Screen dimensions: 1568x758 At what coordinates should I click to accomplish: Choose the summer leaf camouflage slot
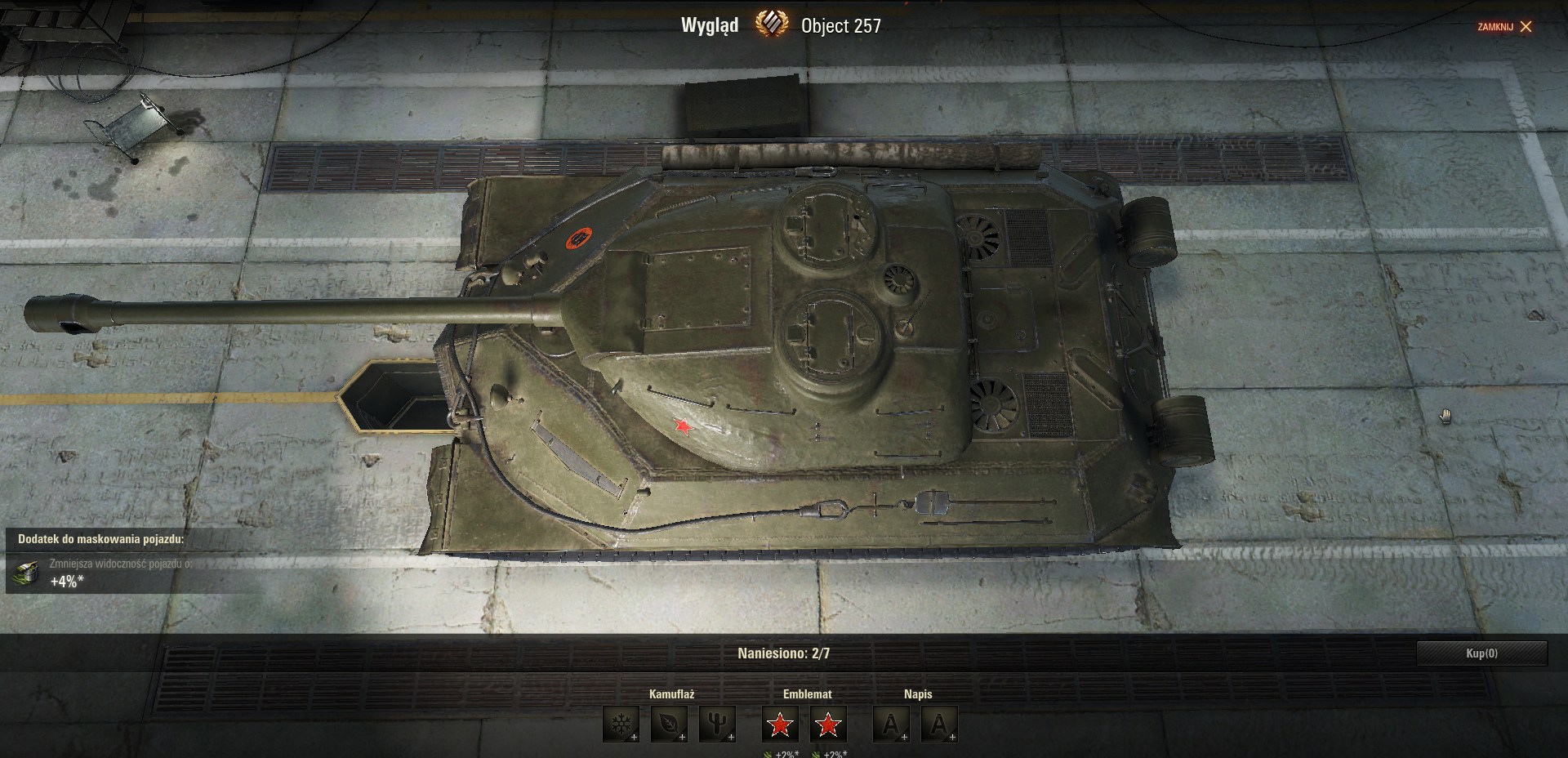669,725
